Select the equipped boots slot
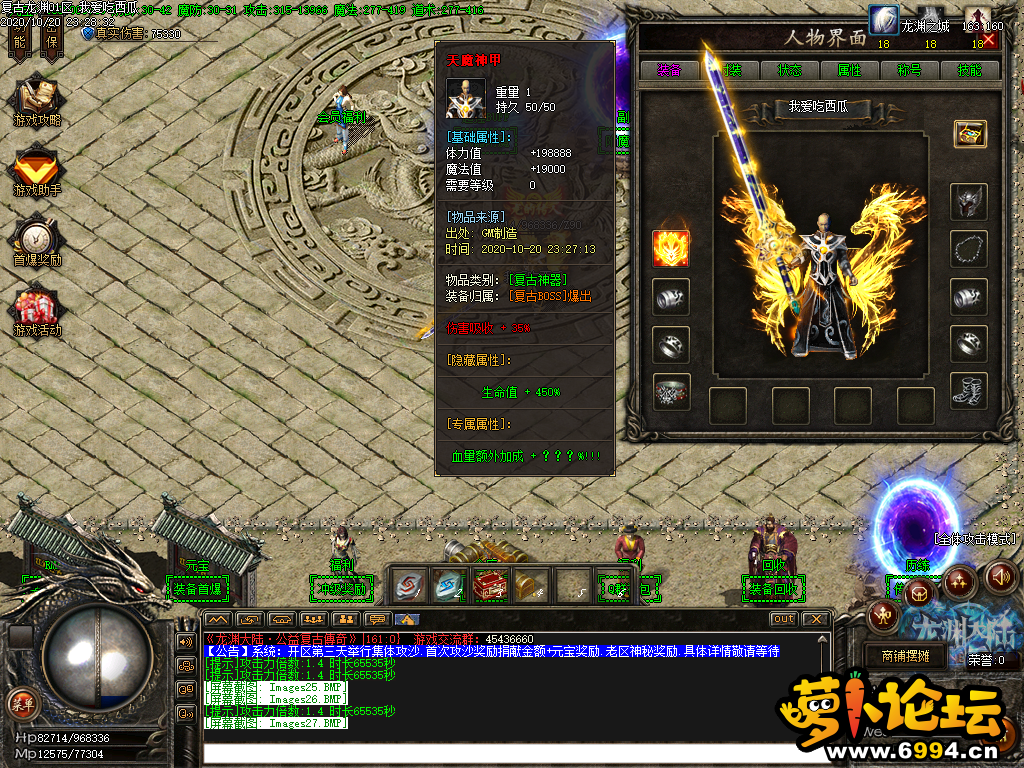1024x768 pixels. tap(968, 391)
